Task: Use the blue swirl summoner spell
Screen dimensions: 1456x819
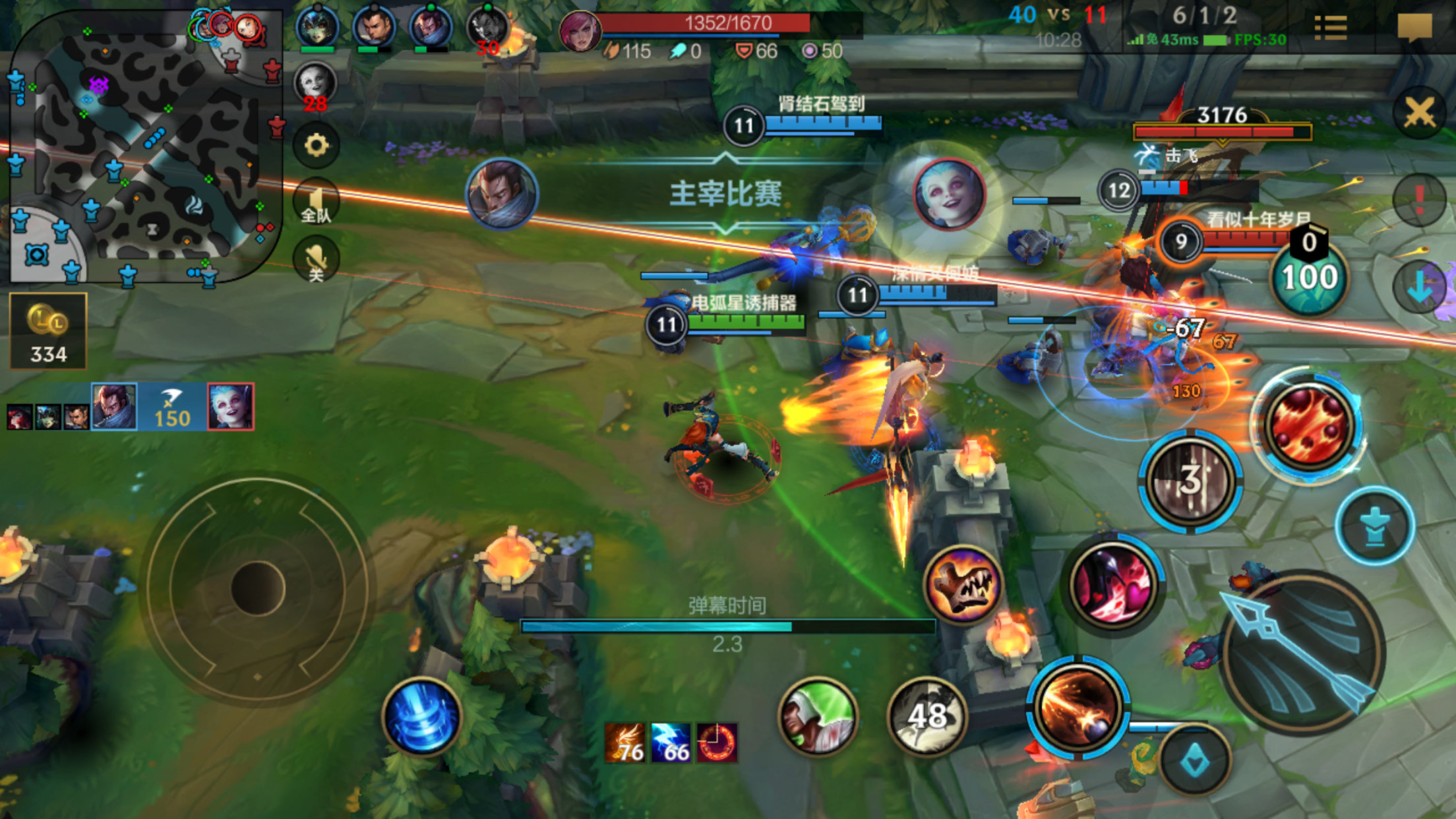Action: (x=422, y=717)
